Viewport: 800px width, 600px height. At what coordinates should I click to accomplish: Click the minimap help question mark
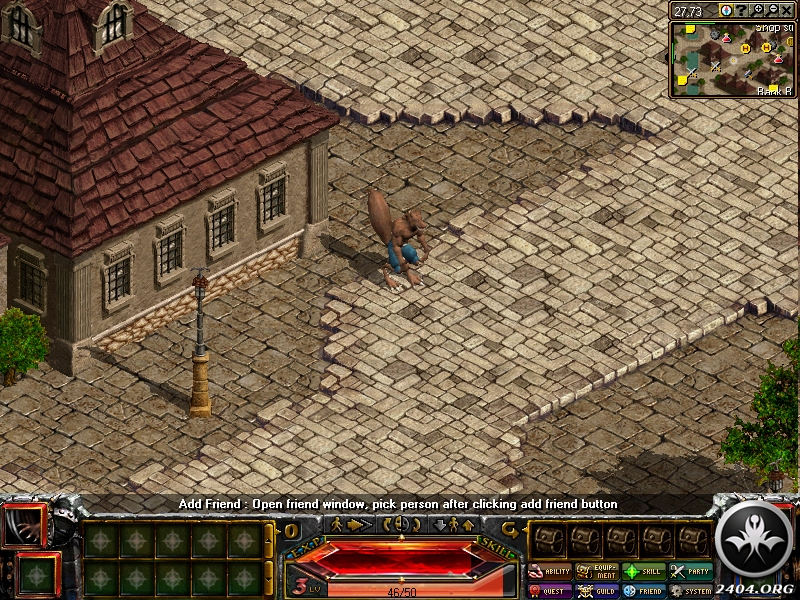[x=741, y=10]
